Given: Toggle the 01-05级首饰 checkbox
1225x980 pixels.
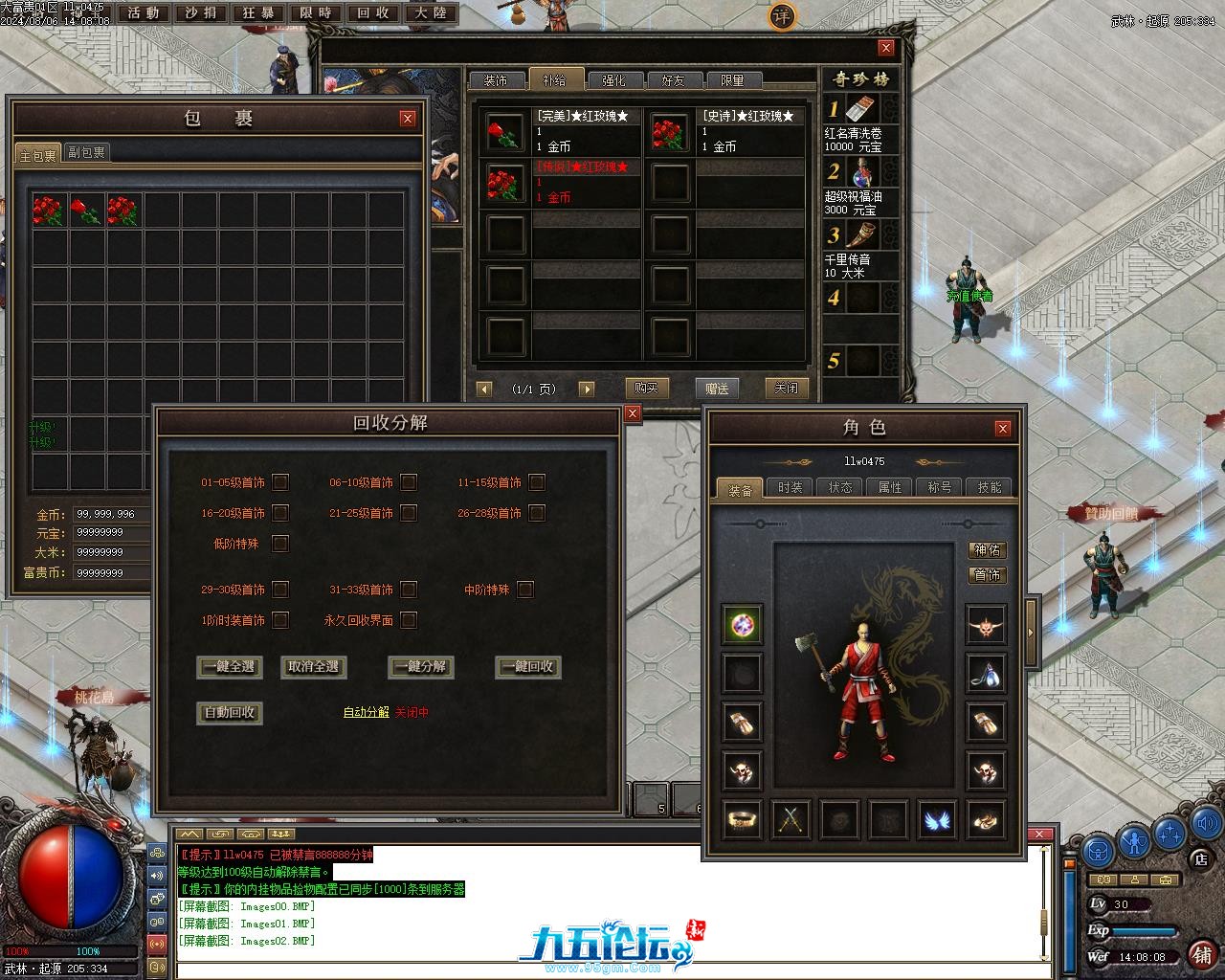Looking at the screenshot, I should 280,482.
